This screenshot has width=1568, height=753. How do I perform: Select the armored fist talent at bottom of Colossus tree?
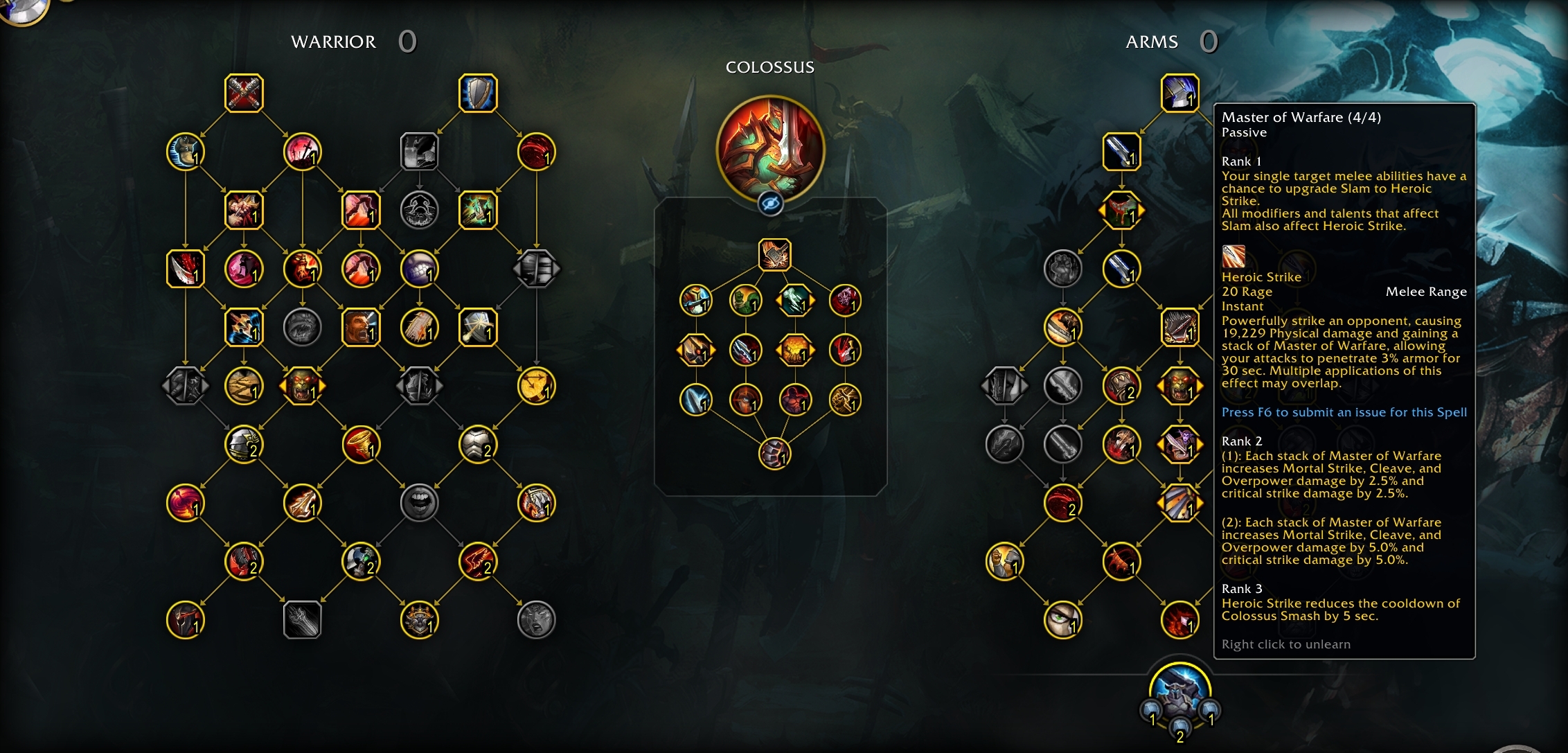click(774, 454)
